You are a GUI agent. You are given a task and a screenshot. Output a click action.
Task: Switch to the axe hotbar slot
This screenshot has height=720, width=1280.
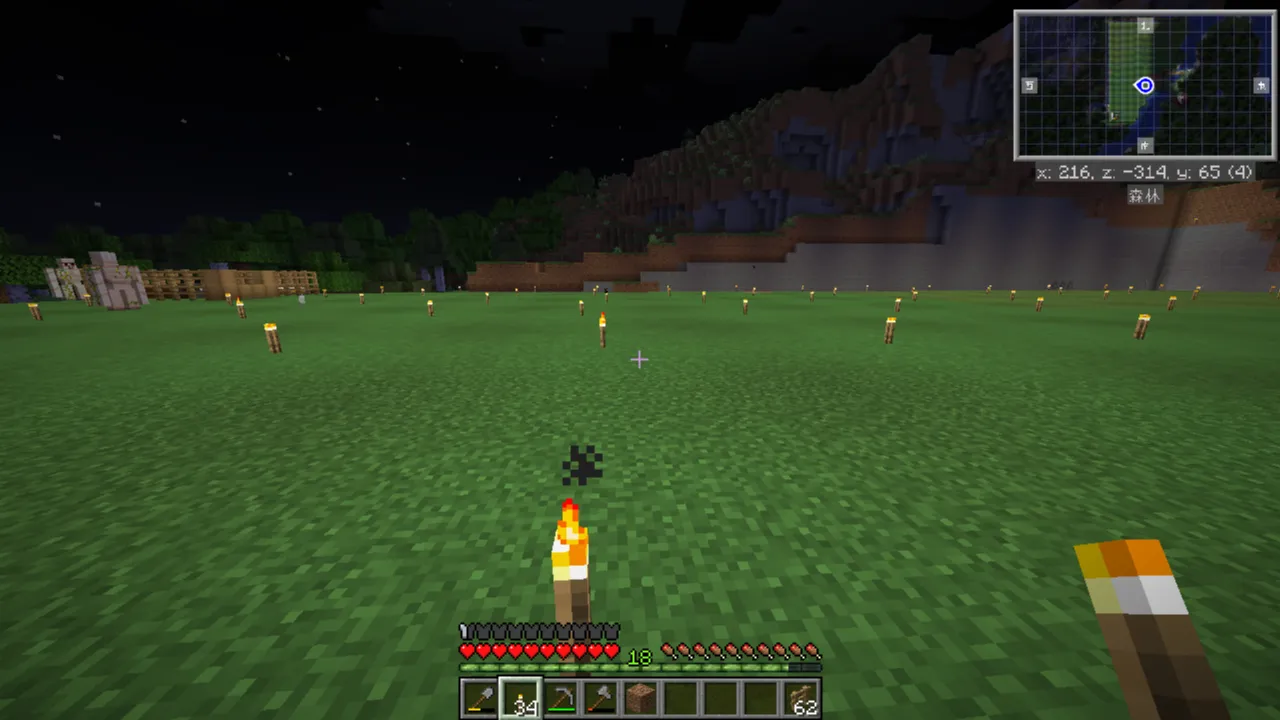600,698
